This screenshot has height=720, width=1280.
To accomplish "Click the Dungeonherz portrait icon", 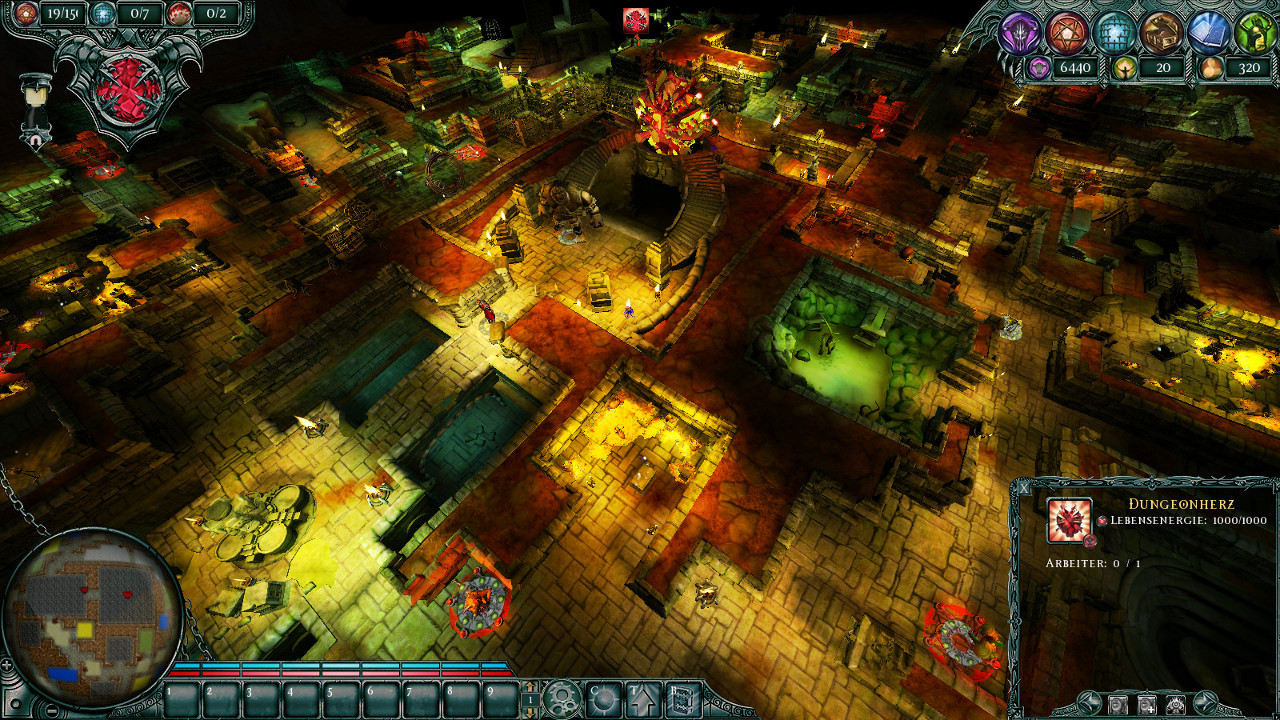I will pos(1069,520).
